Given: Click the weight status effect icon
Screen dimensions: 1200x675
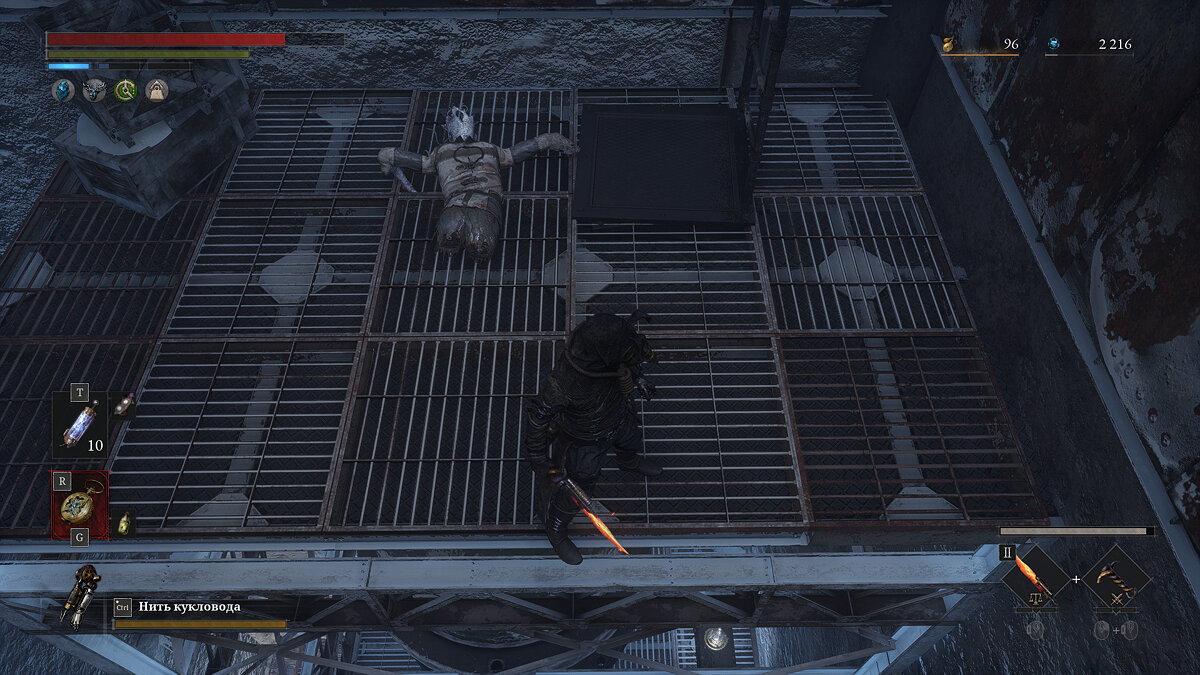Looking at the screenshot, I should point(157,91).
